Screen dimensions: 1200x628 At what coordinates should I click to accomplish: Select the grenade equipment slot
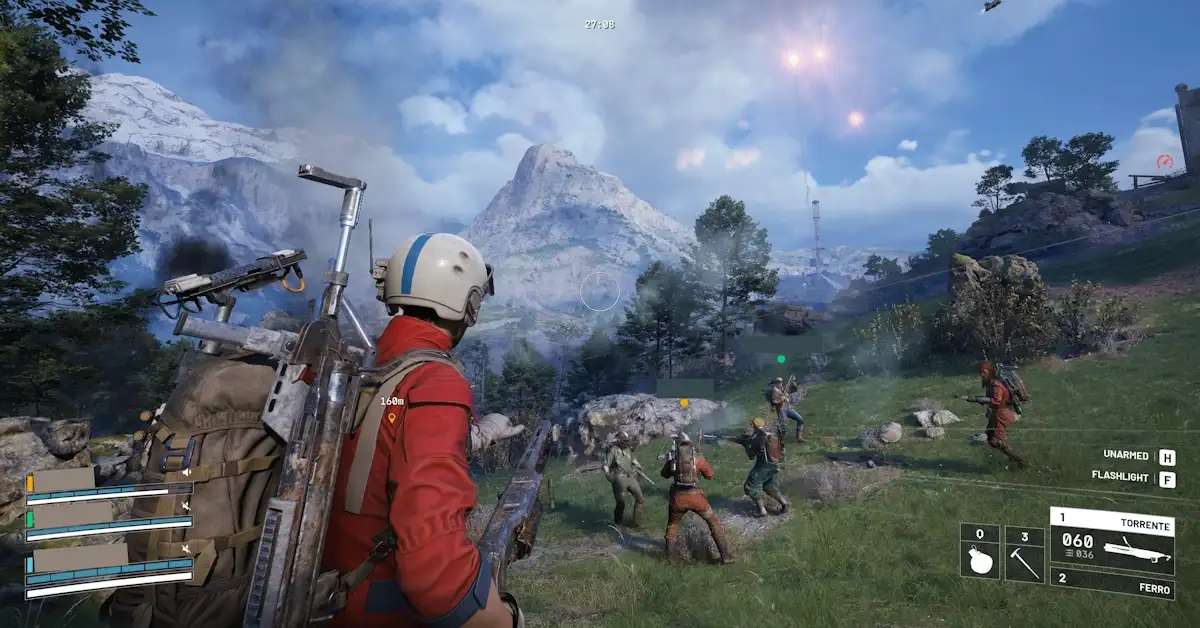point(980,552)
